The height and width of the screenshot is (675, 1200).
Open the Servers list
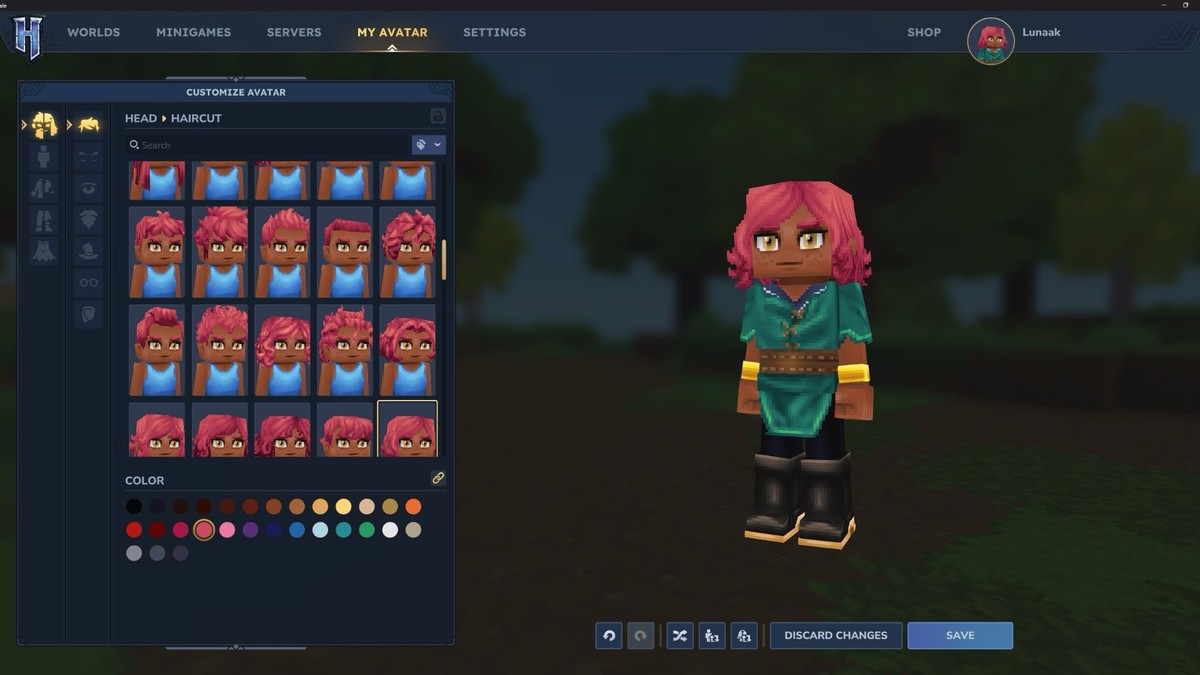[x=294, y=32]
